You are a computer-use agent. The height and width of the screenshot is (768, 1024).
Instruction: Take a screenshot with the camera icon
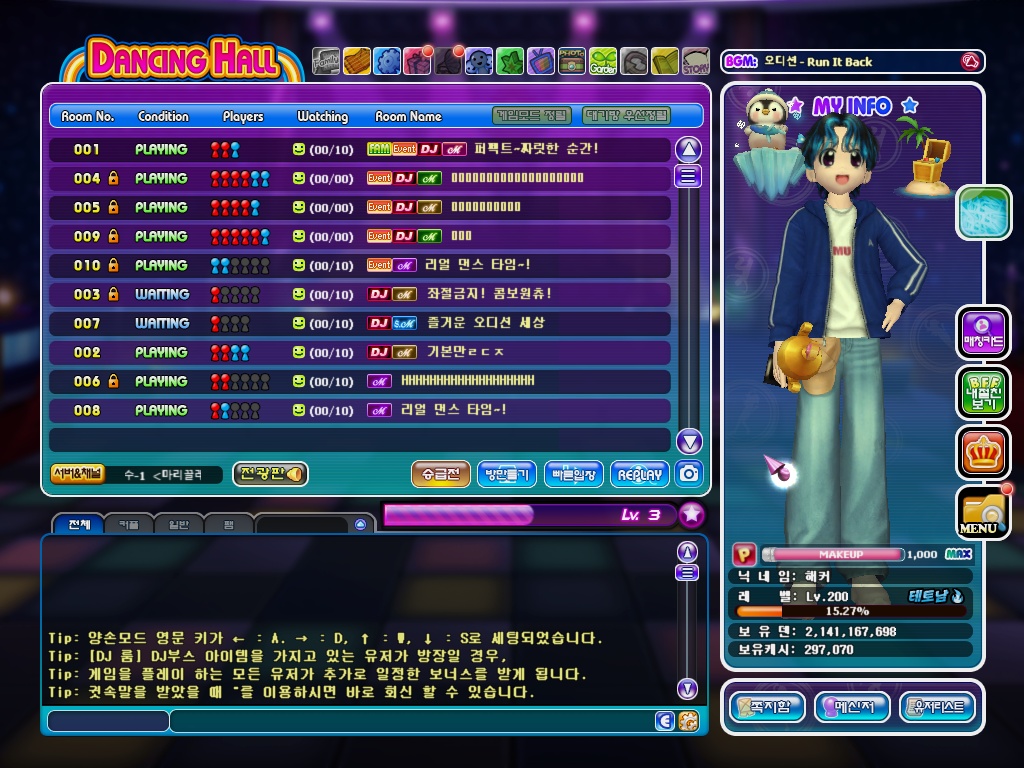[x=688, y=474]
